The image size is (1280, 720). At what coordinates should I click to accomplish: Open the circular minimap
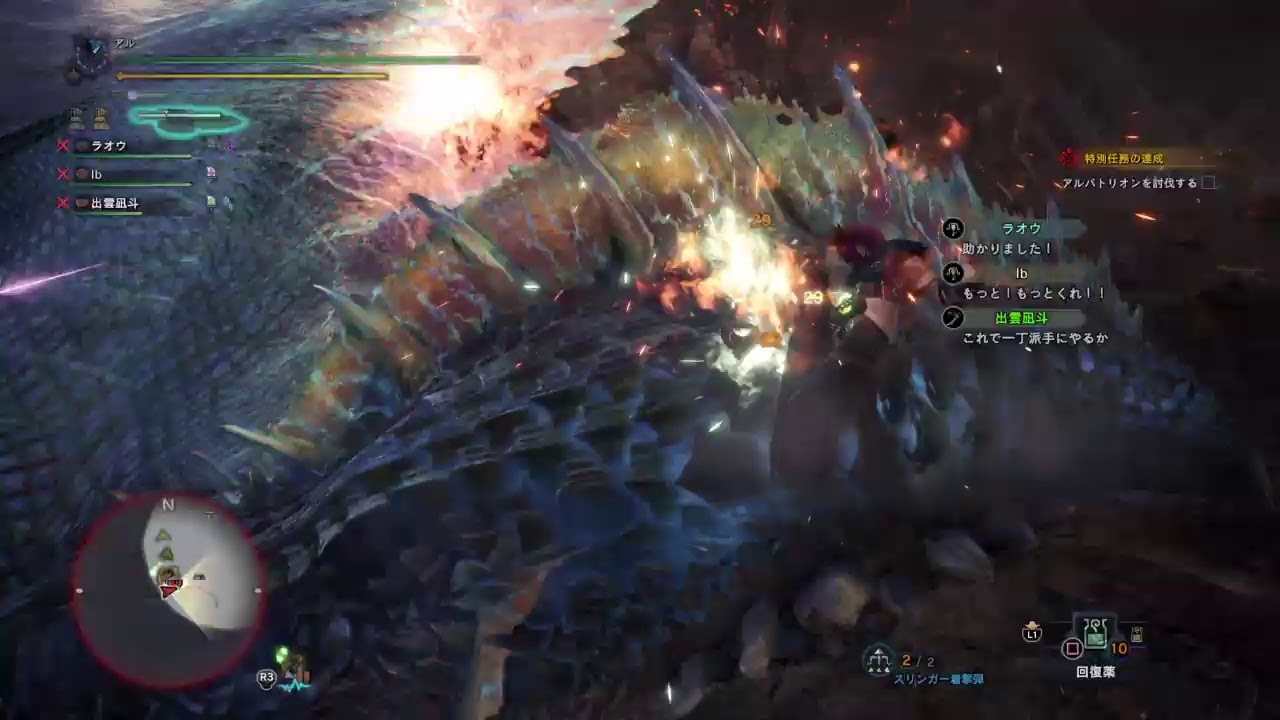[169, 590]
